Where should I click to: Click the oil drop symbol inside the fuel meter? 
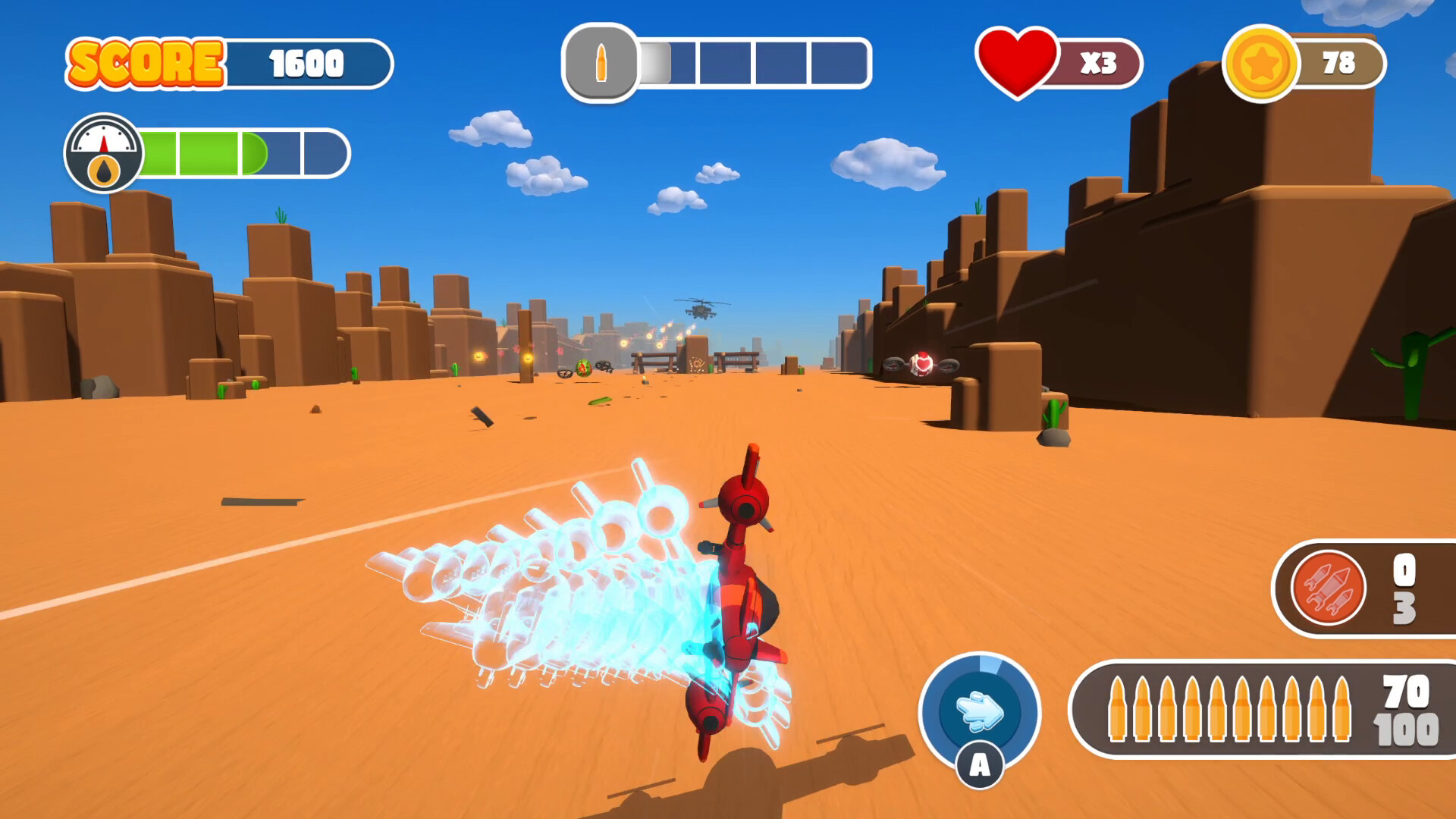click(x=103, y=170)
